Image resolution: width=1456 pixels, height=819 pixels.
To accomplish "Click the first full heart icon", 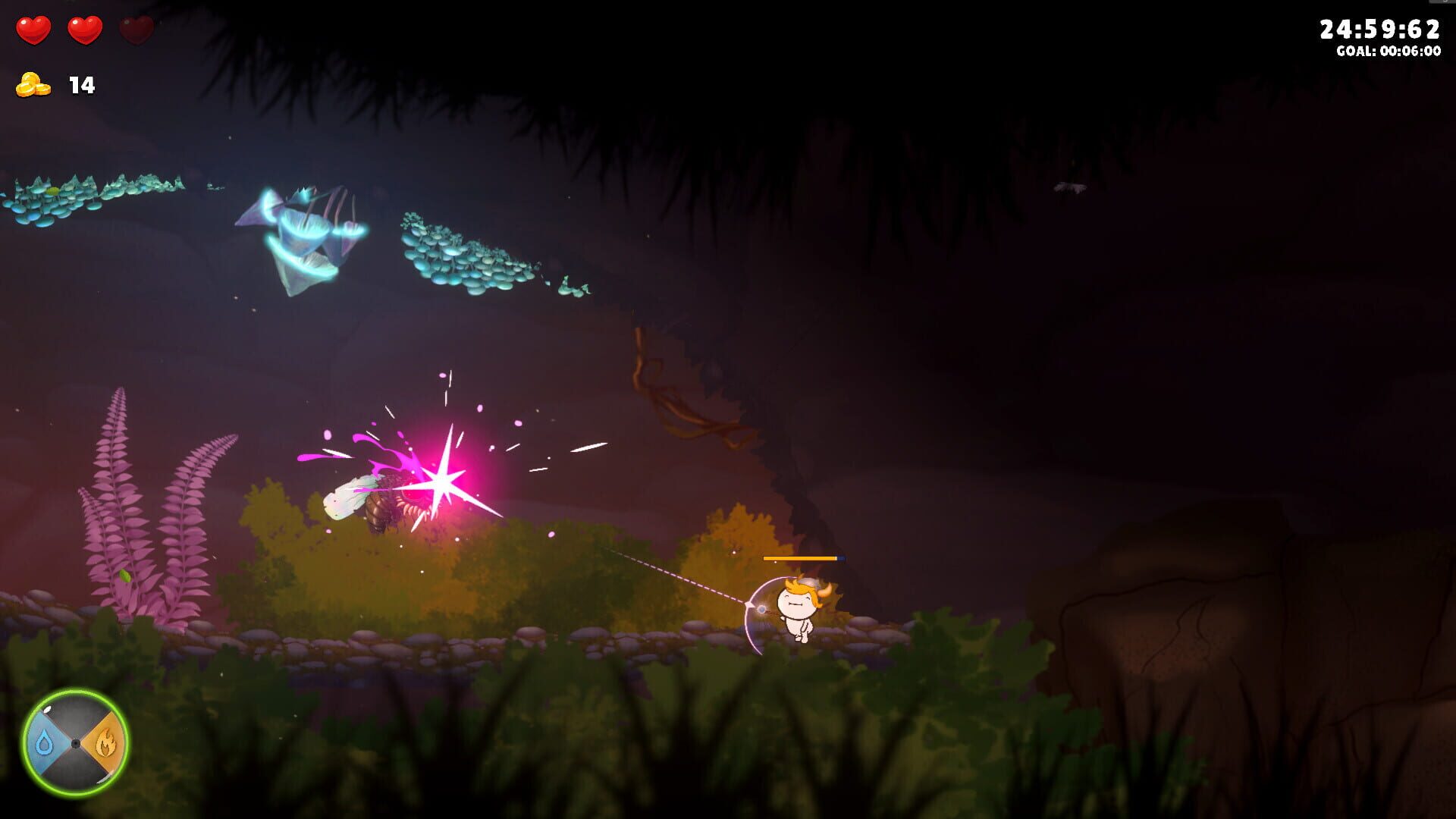I will 33,29.
